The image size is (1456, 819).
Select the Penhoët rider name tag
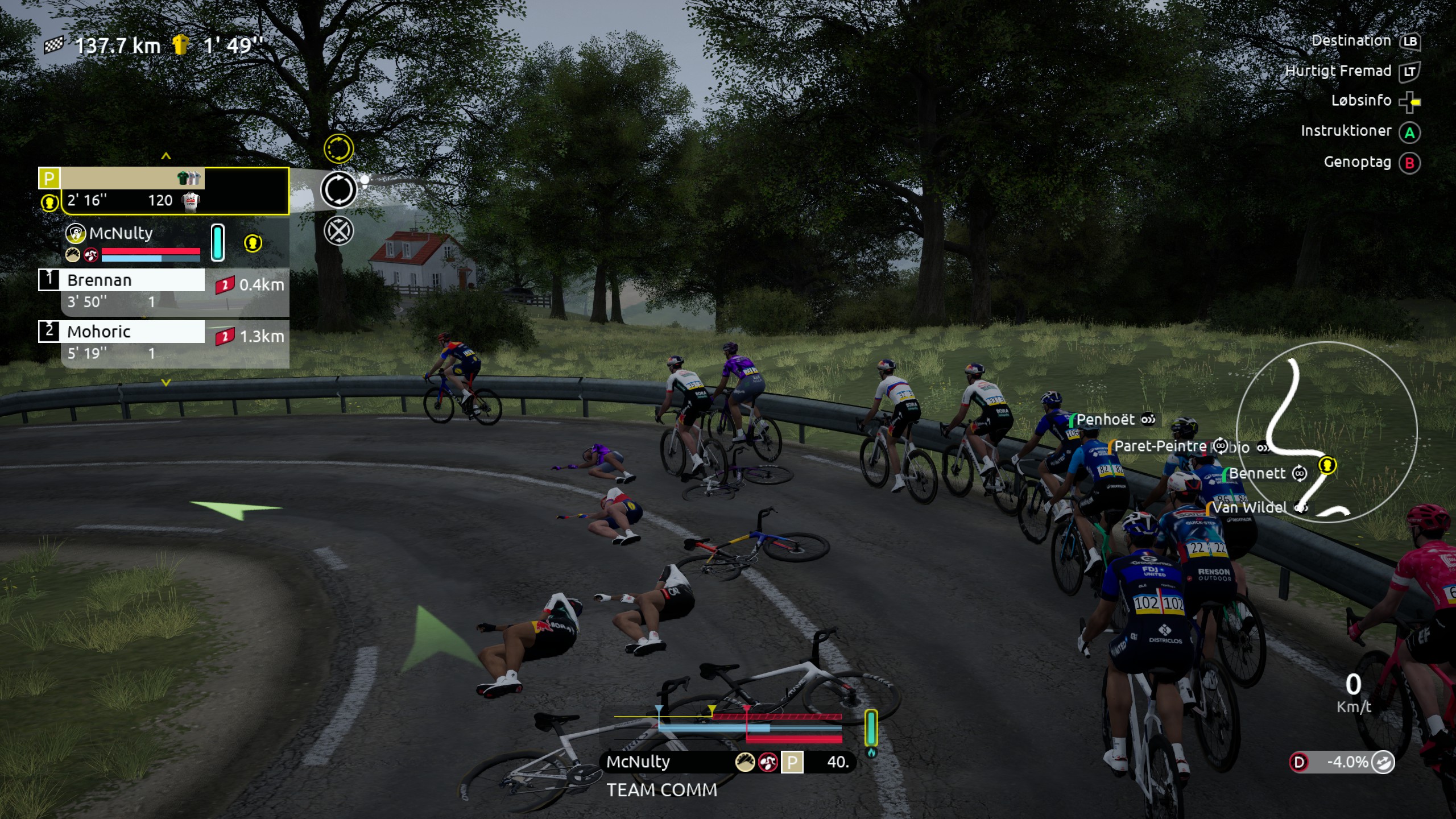[1105, 420]
